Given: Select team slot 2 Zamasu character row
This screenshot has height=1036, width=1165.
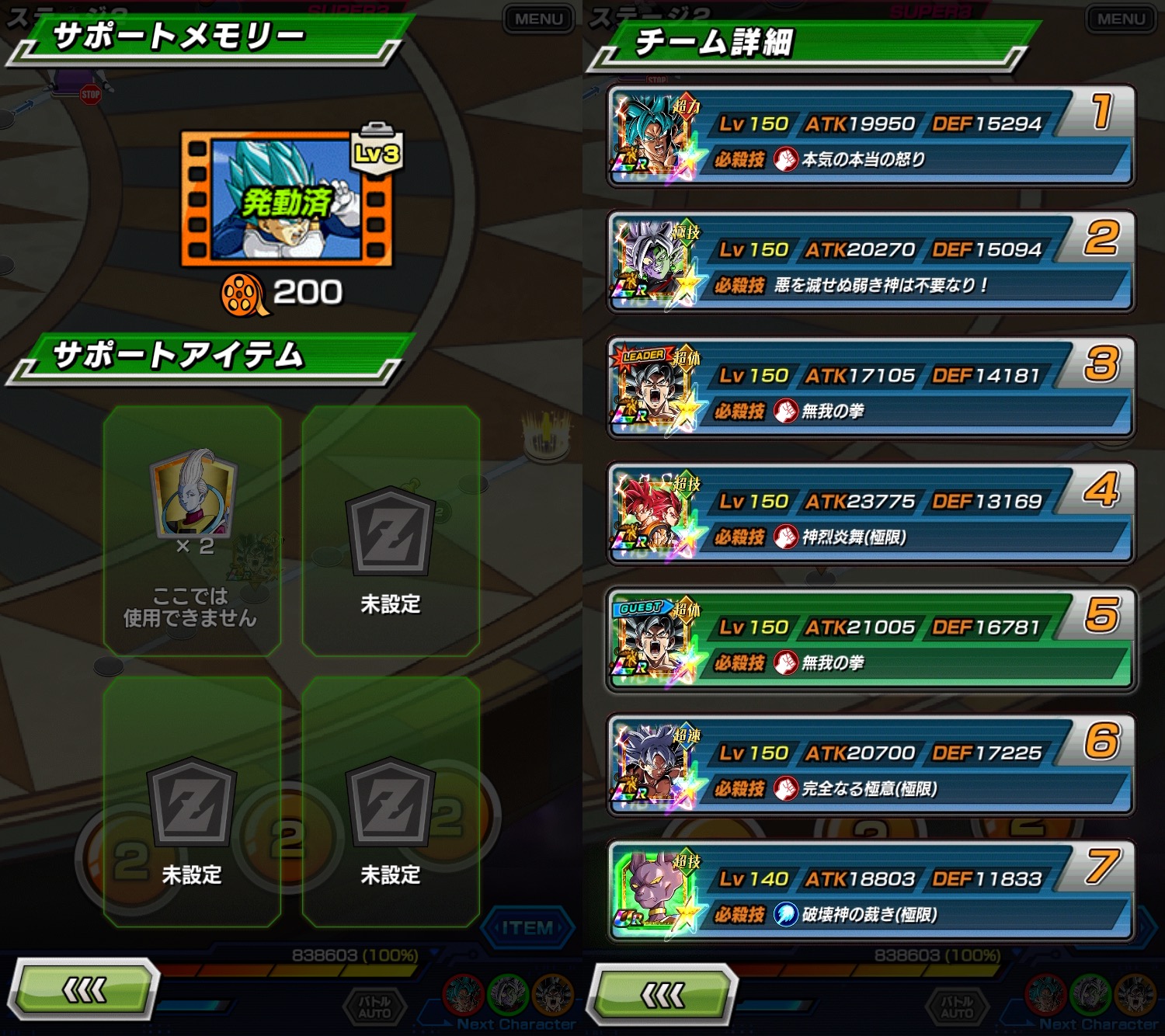Looking at the screenshot, I should (870, 264).
